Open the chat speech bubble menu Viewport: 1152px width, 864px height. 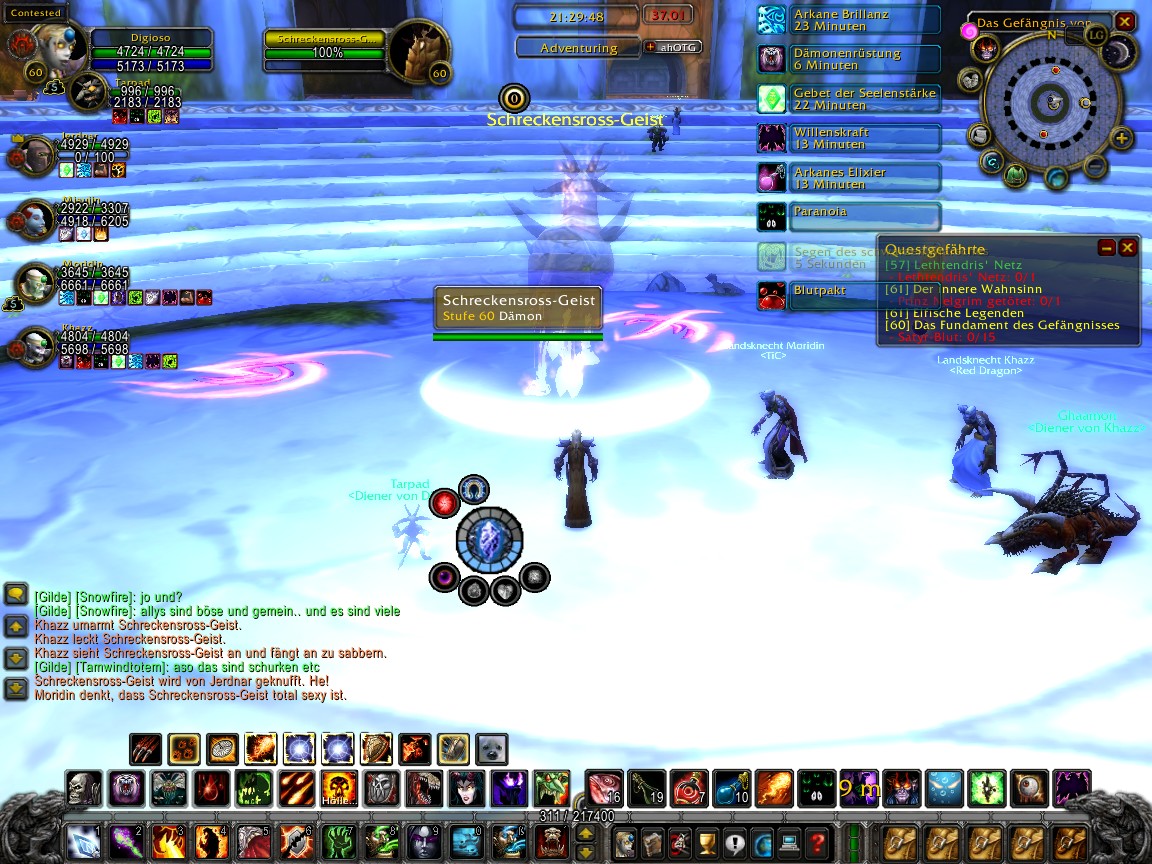[16, 595]
